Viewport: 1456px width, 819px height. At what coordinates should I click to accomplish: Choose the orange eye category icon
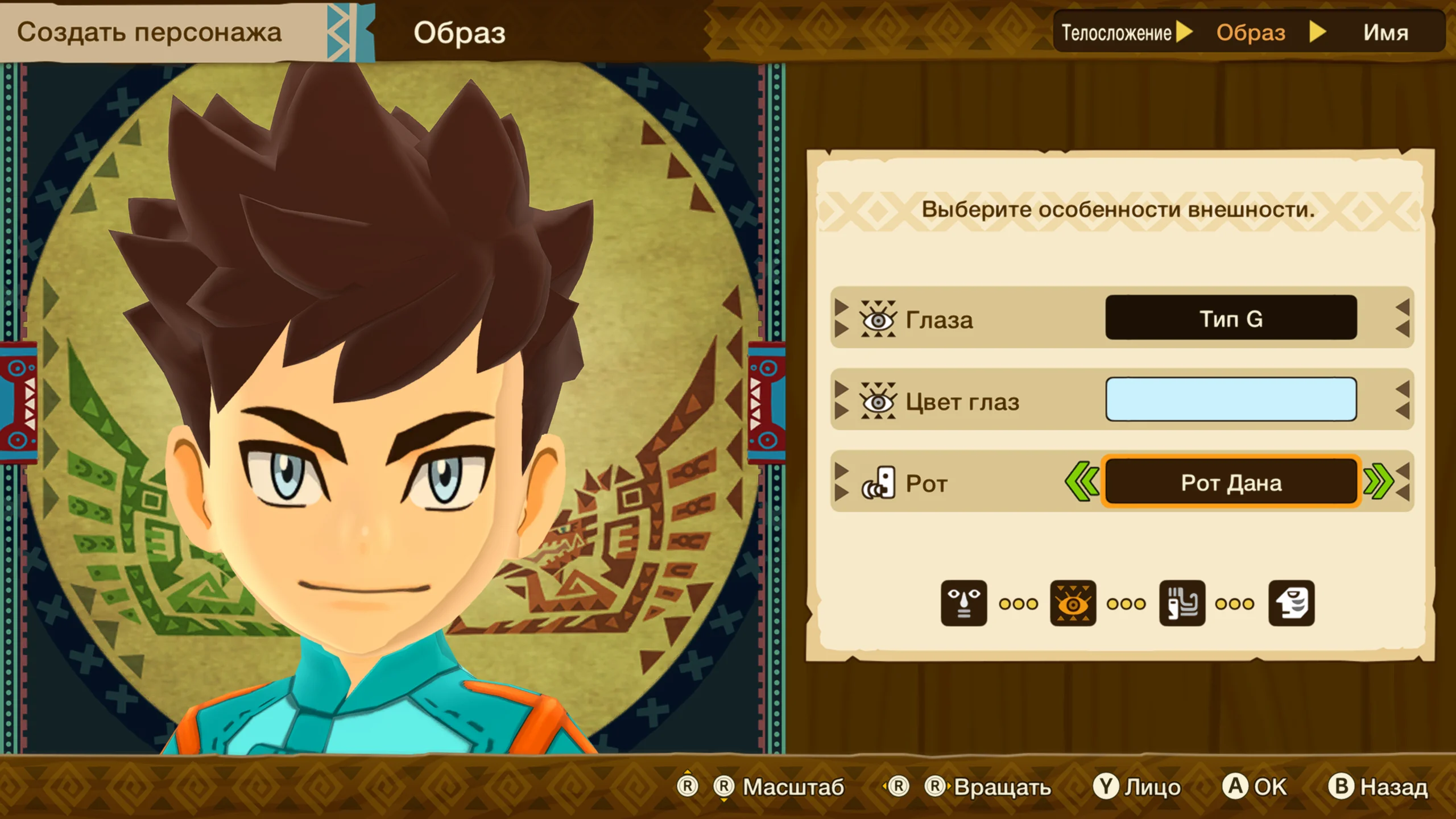[1073, 603]
